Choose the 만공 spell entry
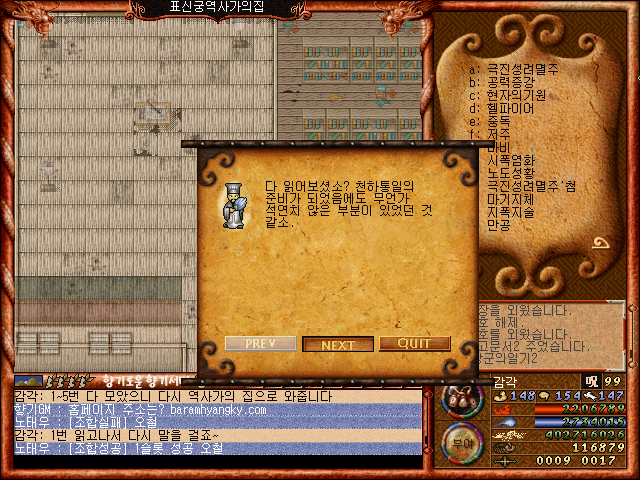This screenshot has width=640, height=480. 499,226
